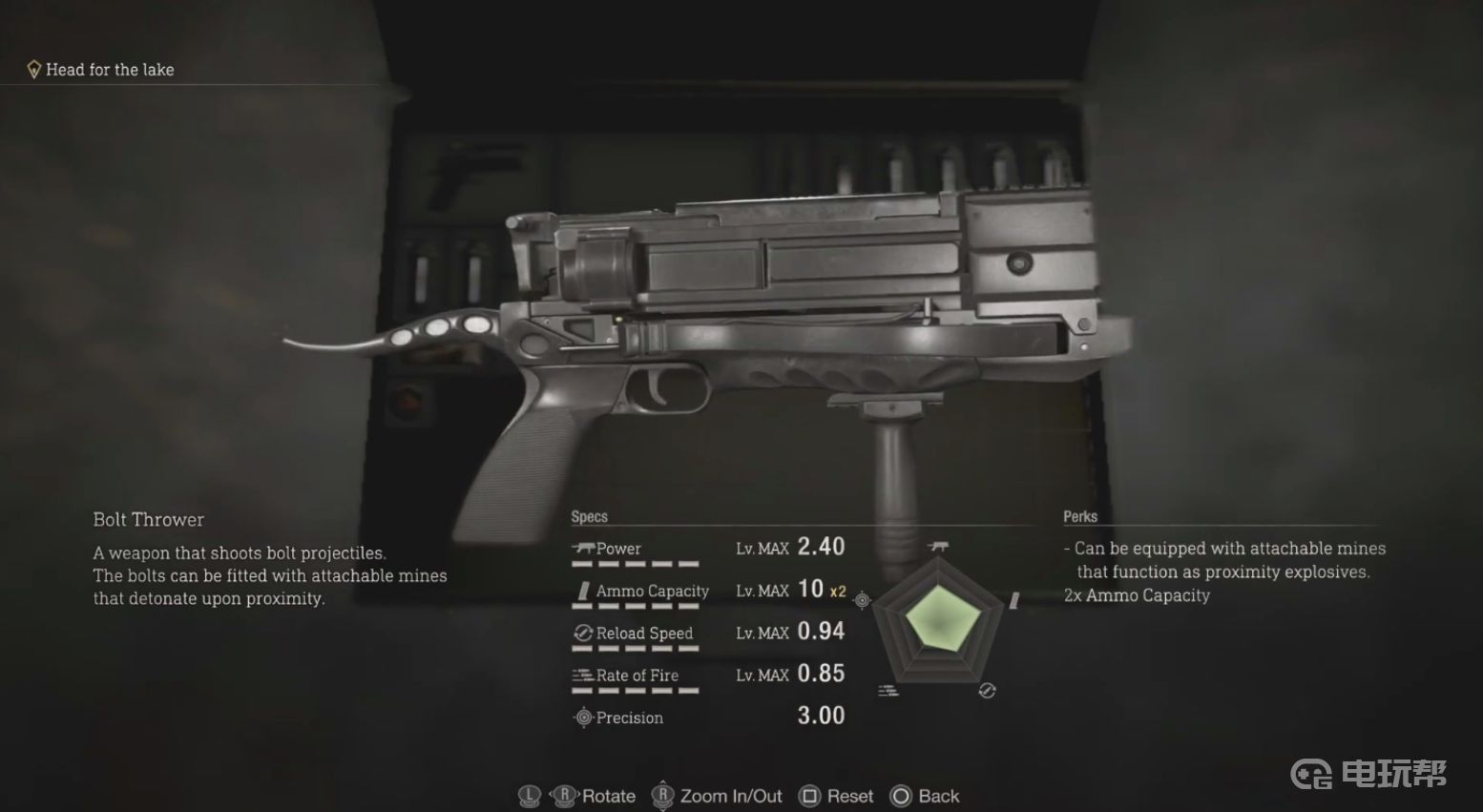Select the Precision spec row

tap(707, 717)
